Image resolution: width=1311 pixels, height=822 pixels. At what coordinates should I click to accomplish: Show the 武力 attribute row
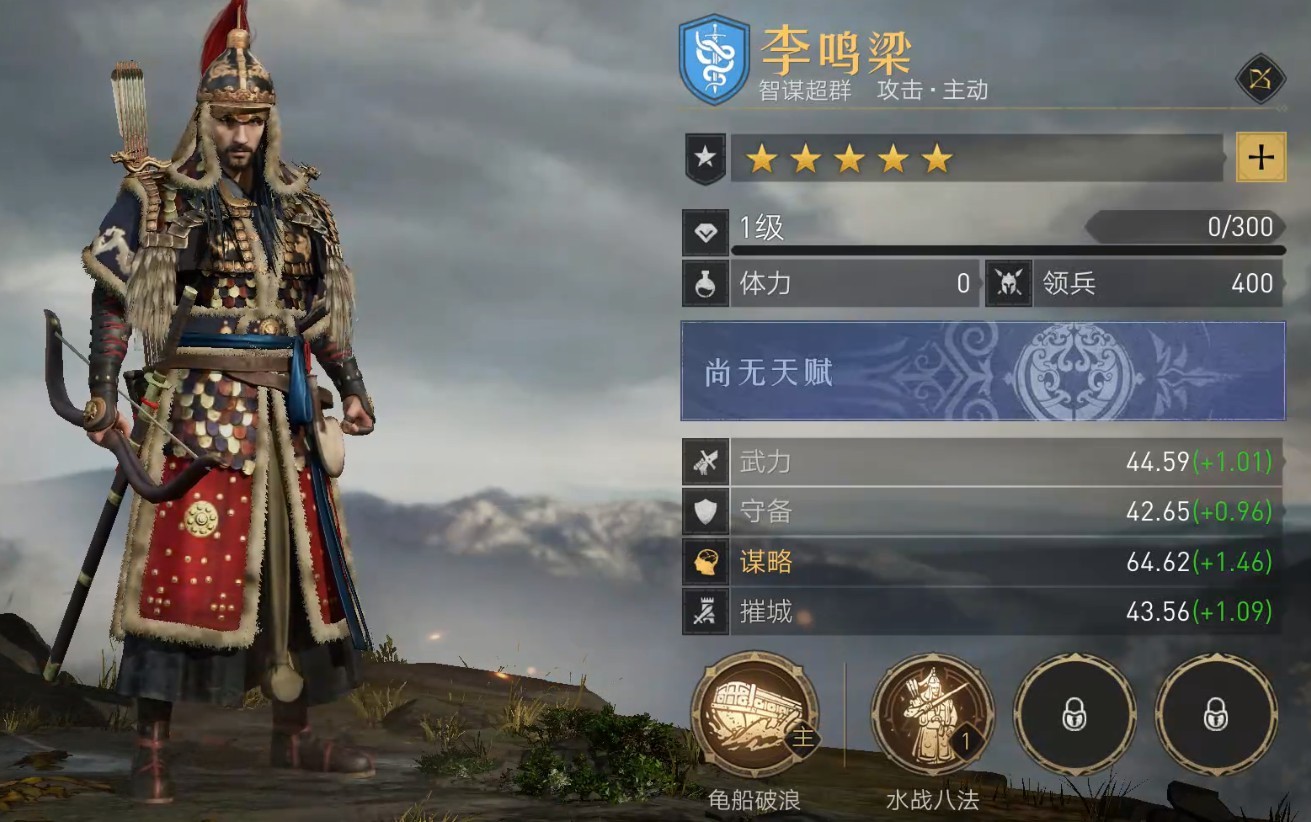983,462
